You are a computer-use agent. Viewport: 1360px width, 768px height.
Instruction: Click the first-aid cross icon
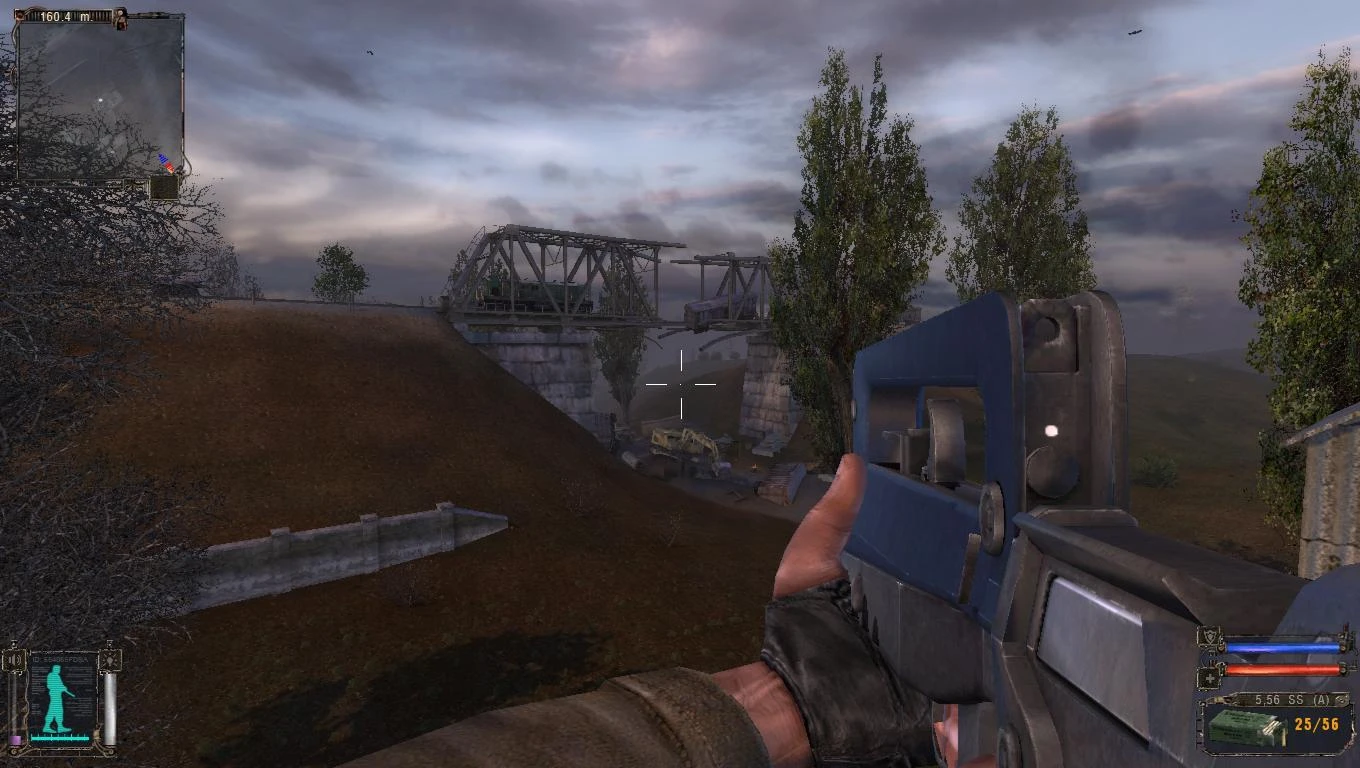pyautogui.click(x=1209, y=677)
